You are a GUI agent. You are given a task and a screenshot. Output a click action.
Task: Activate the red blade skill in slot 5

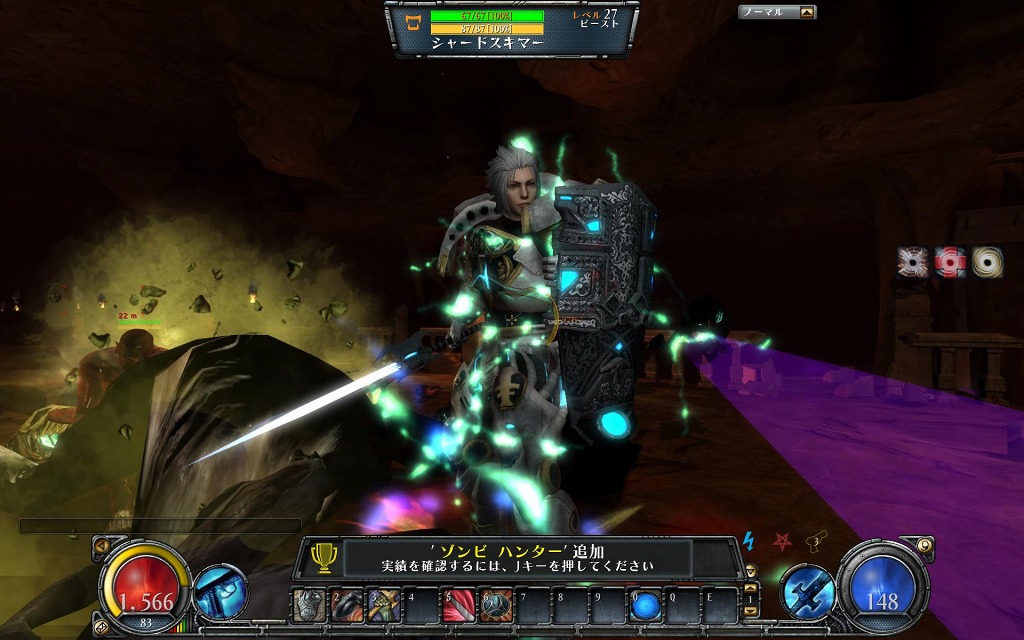point(458,605)
